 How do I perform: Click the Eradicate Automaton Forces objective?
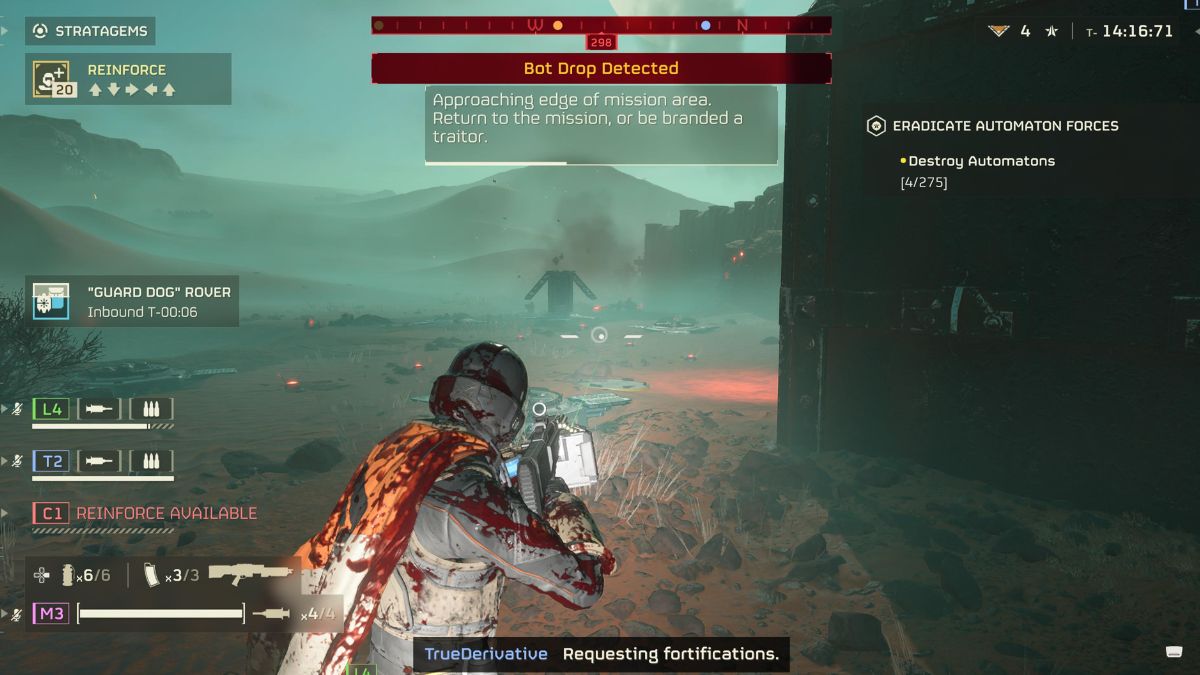pyautogui.click(x=1005, y=126)
